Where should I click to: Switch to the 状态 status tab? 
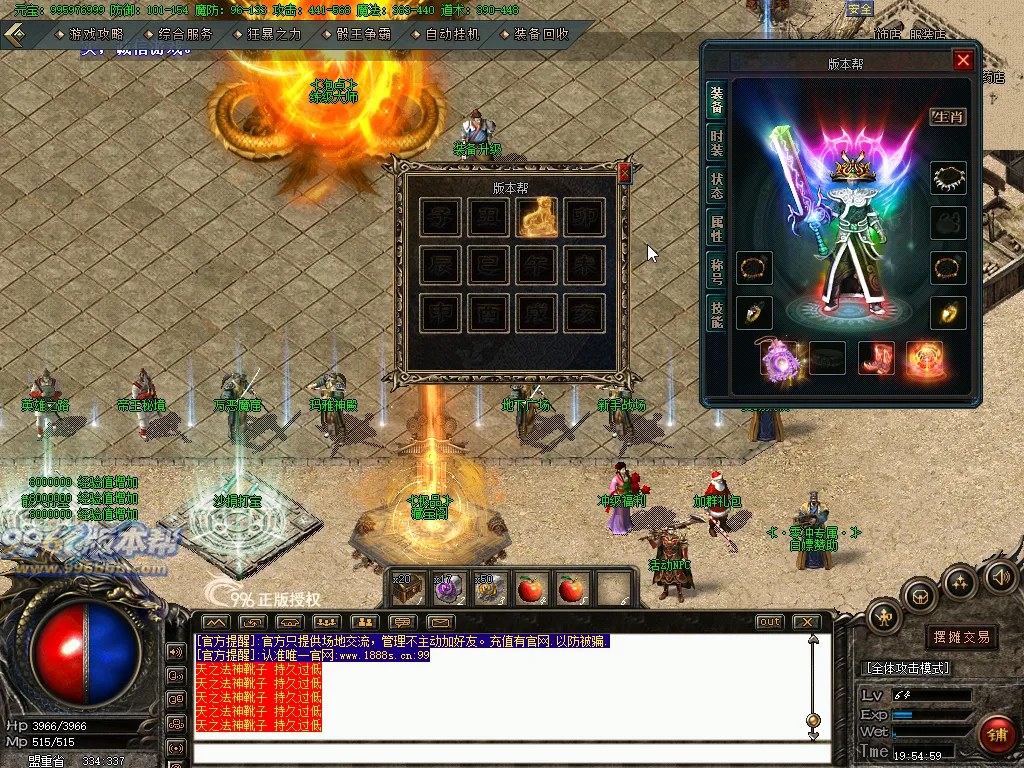click(x=716, y=186)
